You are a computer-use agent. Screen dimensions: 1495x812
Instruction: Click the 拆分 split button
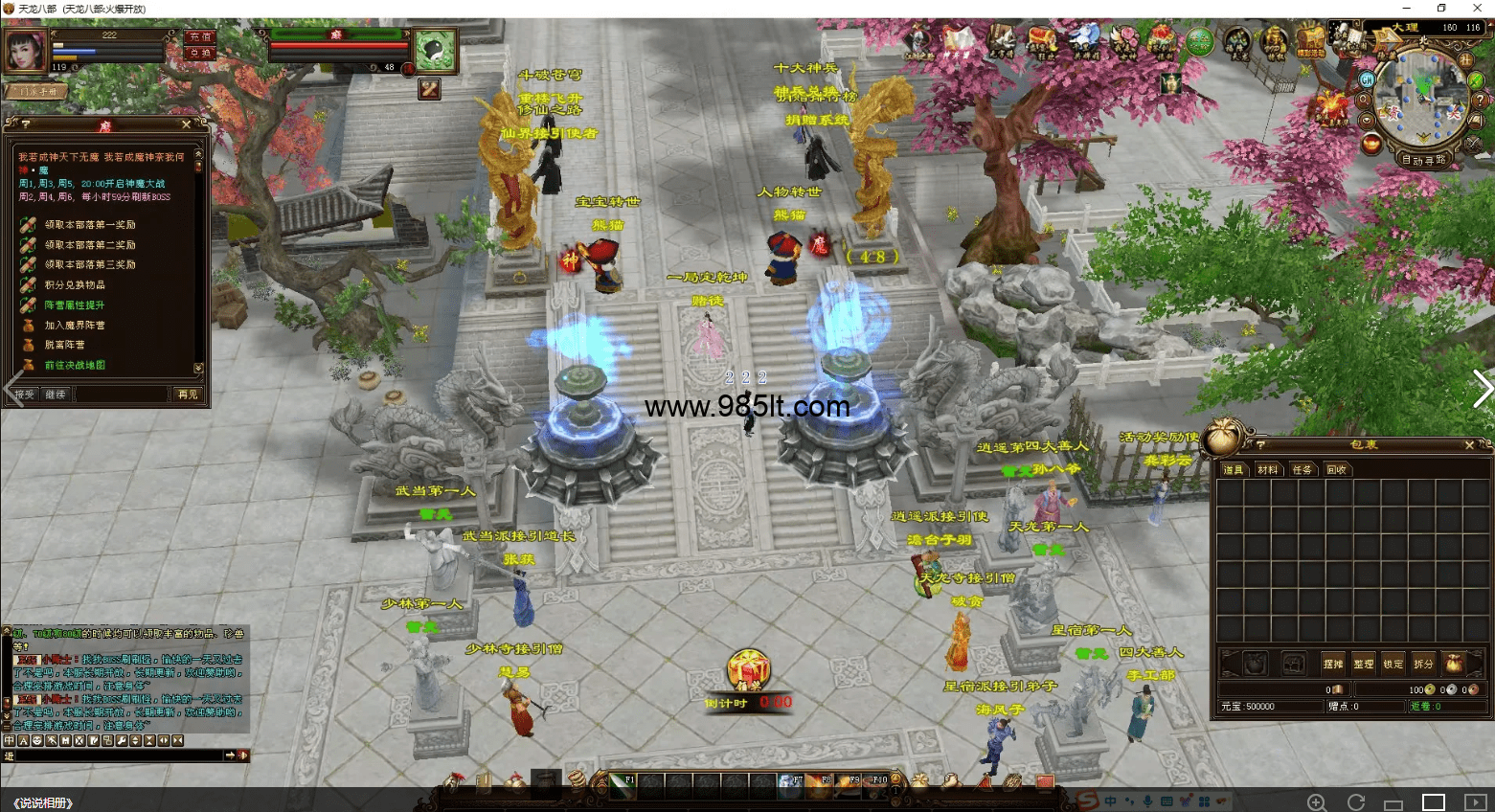(1424, 664)
